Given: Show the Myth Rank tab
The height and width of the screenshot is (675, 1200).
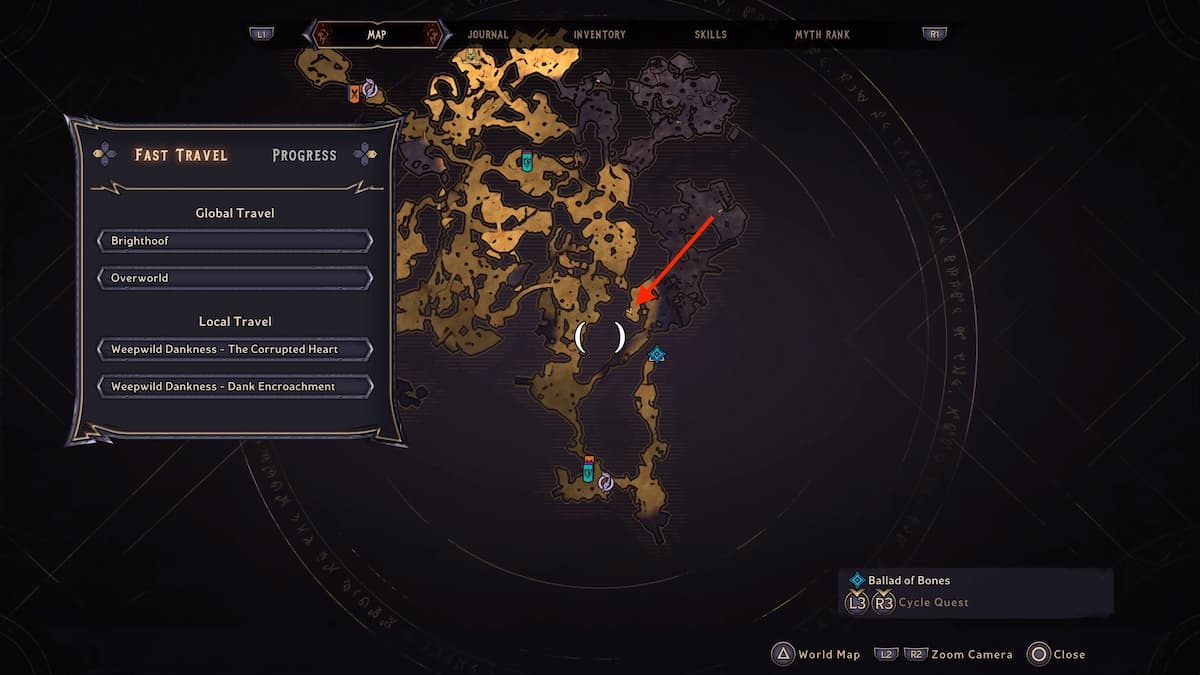Looking at the screenshot, I should pyautogui.click(x=822, y=35).
